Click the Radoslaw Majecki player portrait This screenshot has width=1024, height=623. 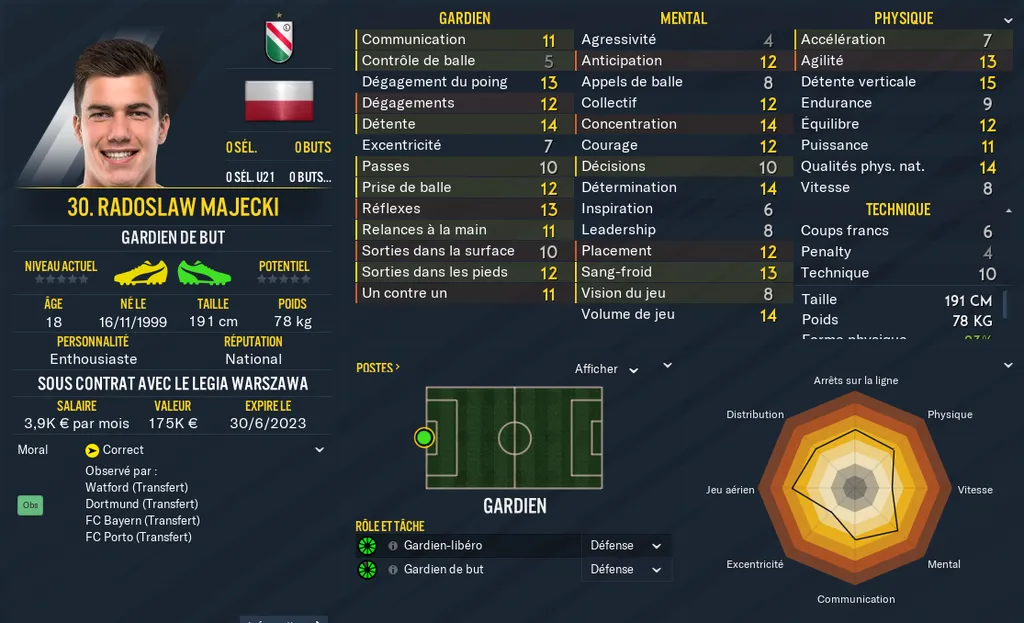pyautogui.click(x=120, y=112)
